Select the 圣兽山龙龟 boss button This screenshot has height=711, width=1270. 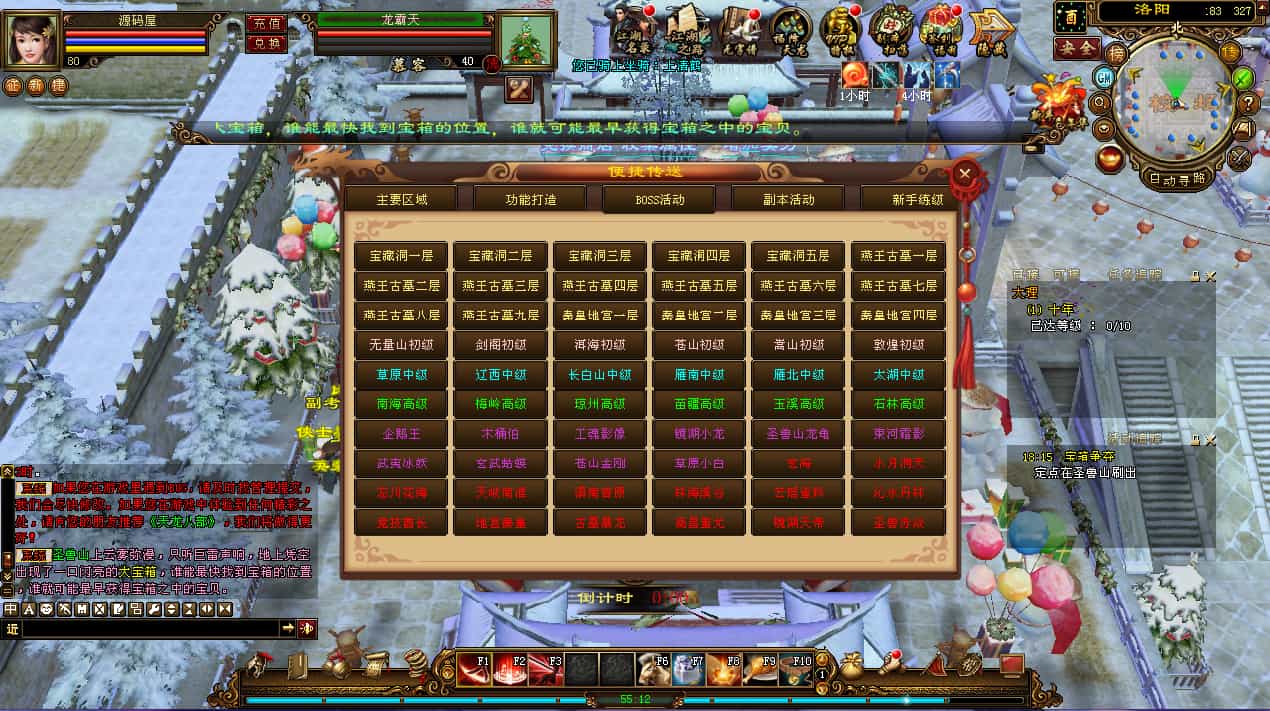pos(798,434)
